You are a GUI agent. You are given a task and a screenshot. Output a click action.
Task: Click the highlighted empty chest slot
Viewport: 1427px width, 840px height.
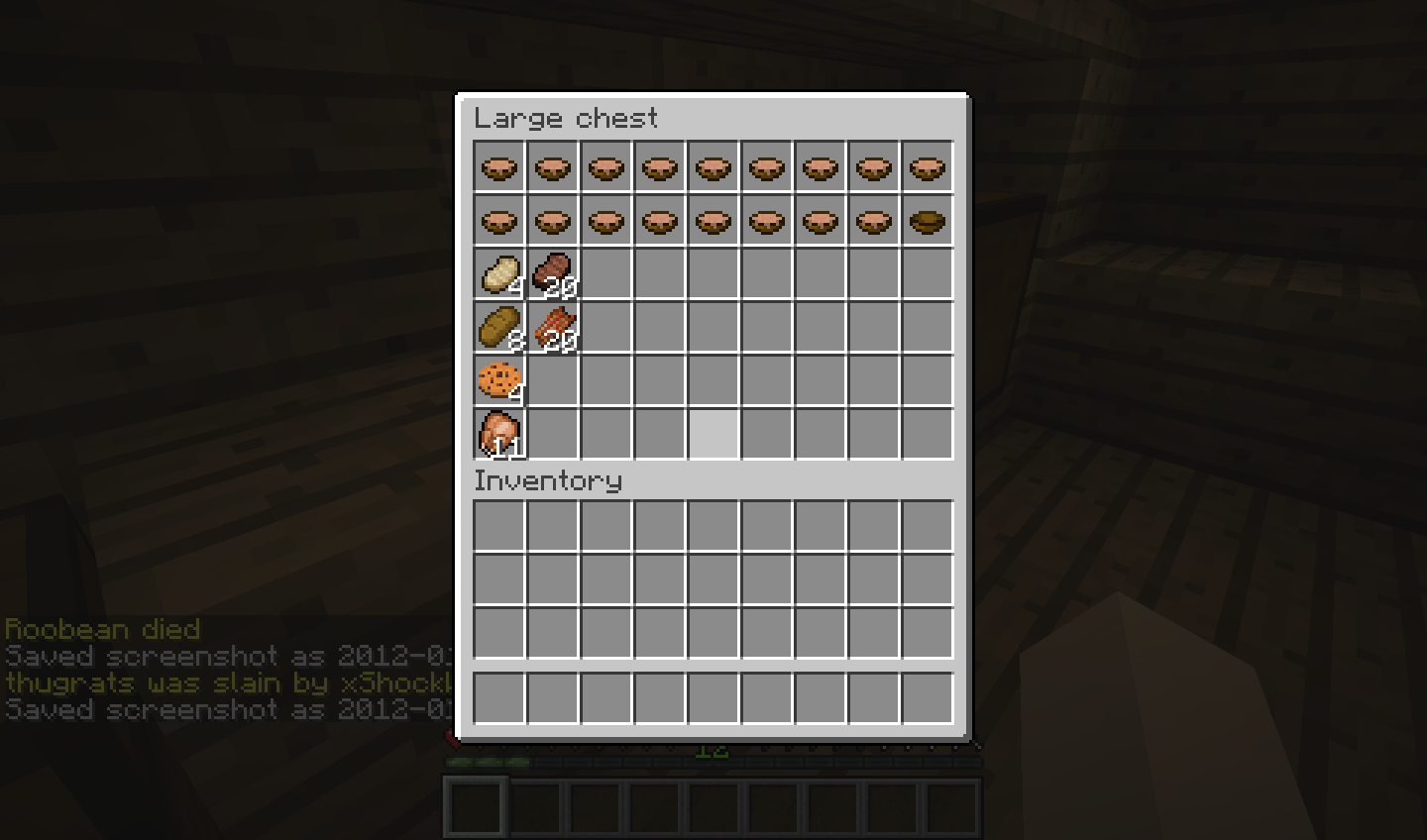713,435
